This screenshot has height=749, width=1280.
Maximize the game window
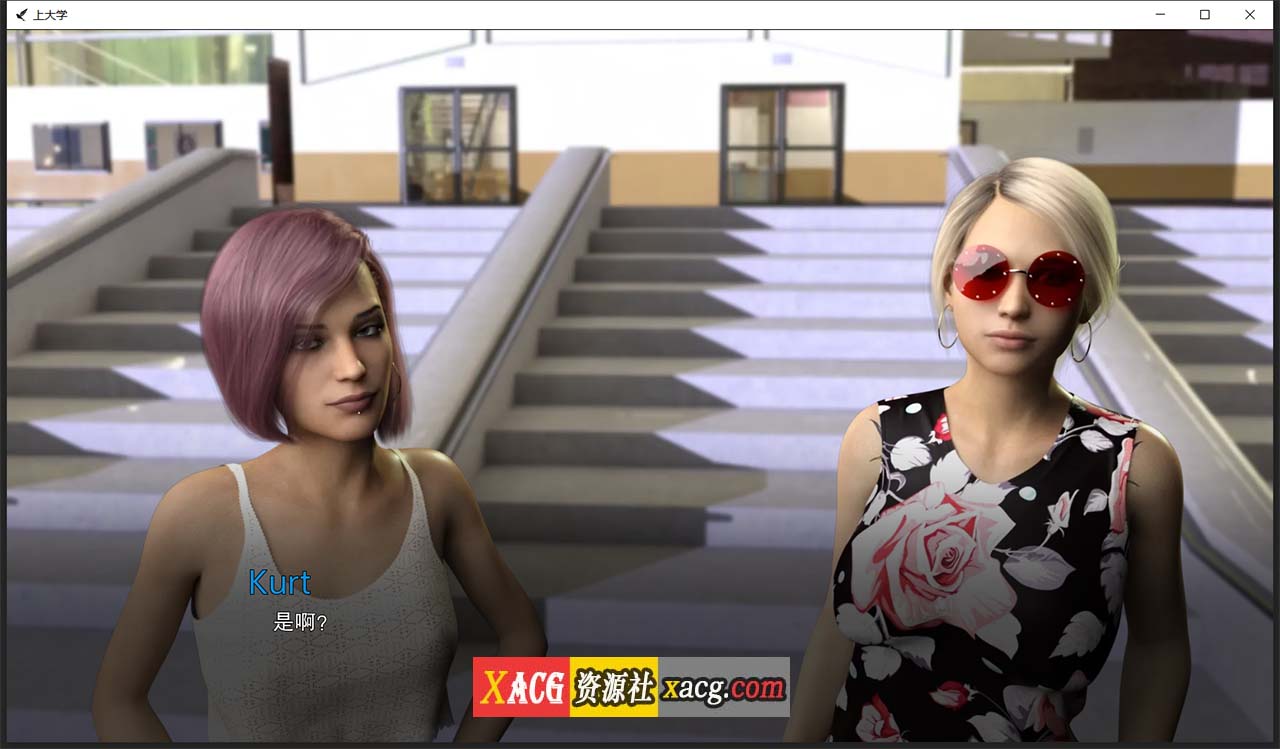pos(1204,14)
